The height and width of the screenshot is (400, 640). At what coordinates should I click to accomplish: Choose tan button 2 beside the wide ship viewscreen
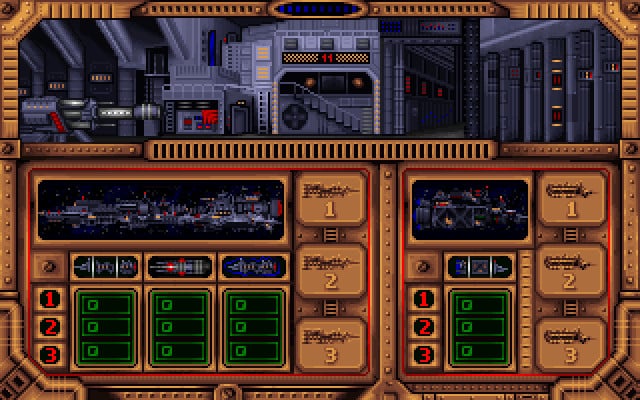[327, 274]
